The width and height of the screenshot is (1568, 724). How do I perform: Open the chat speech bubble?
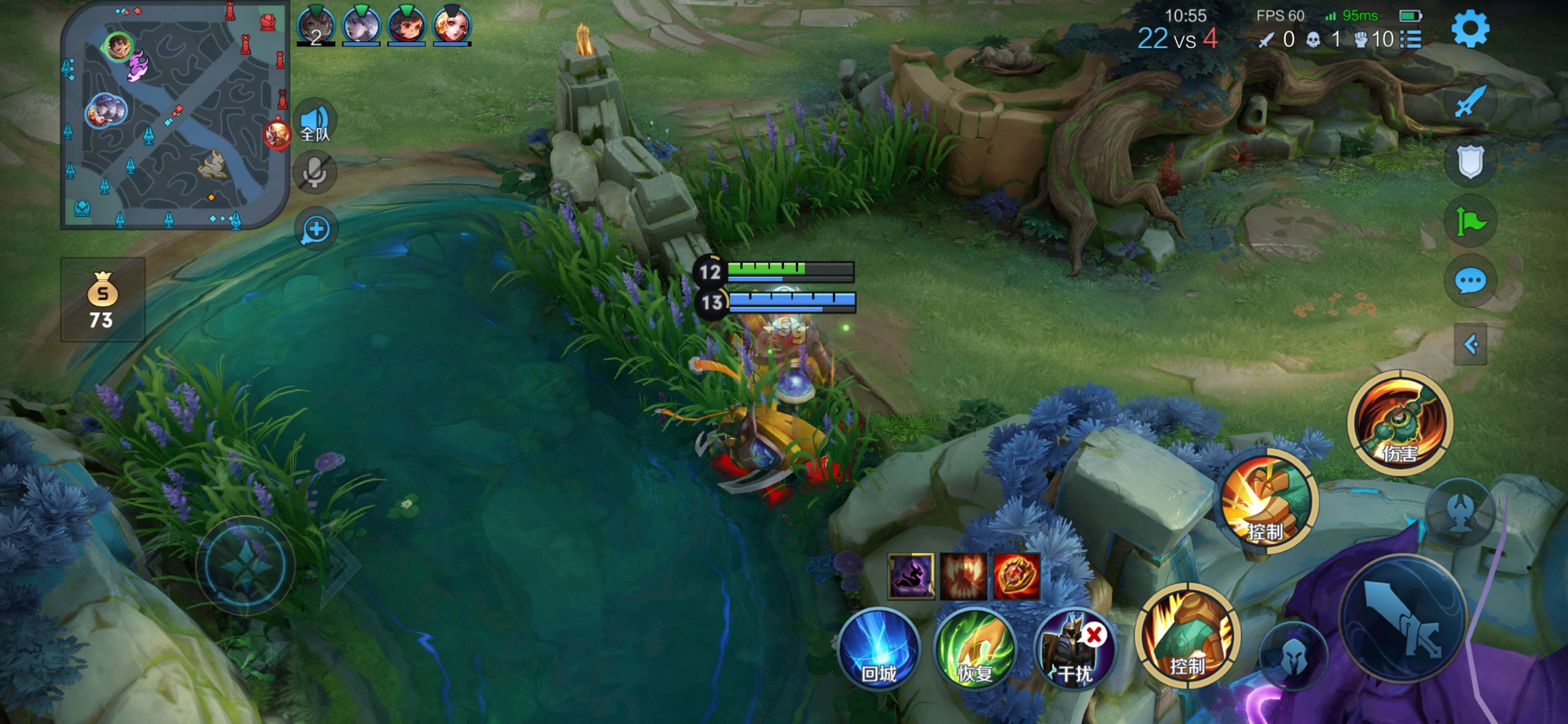click(x=1470, y=282)
